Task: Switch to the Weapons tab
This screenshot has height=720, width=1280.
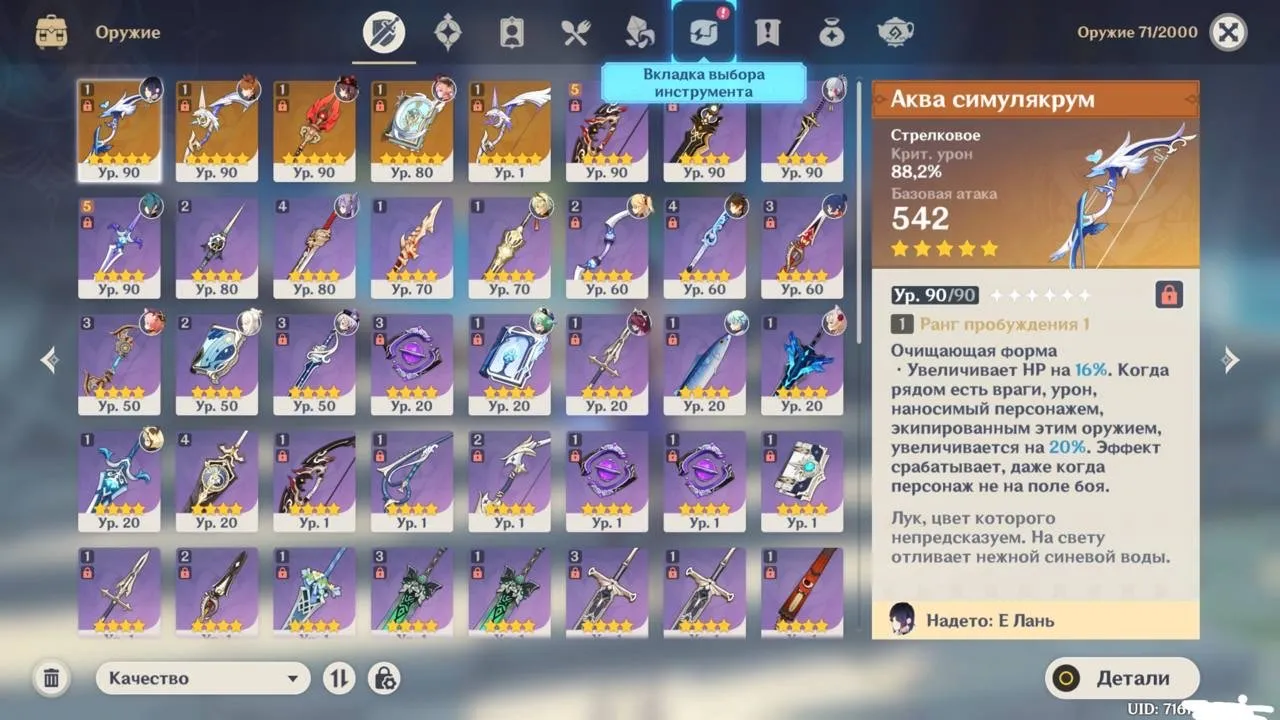Action: [384, 31]
